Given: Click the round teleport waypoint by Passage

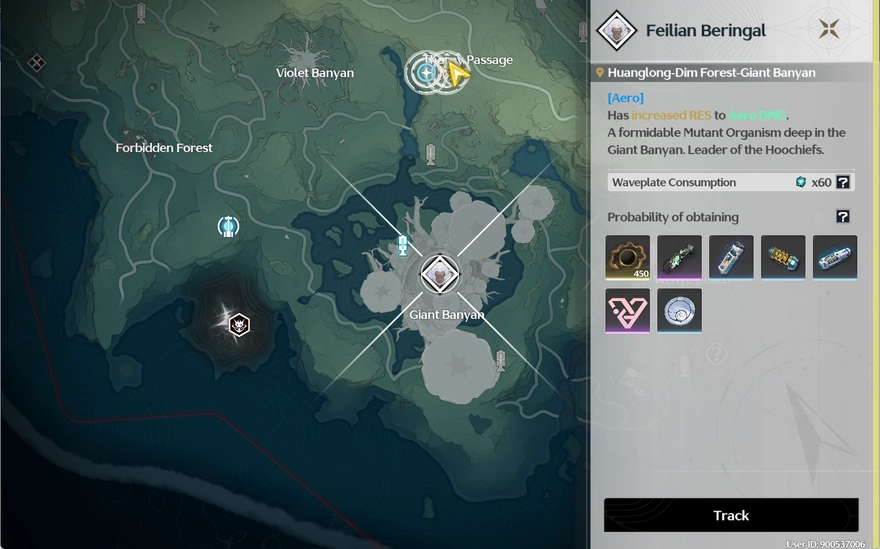Looking at the screenshot, I should tap(426, 72).
